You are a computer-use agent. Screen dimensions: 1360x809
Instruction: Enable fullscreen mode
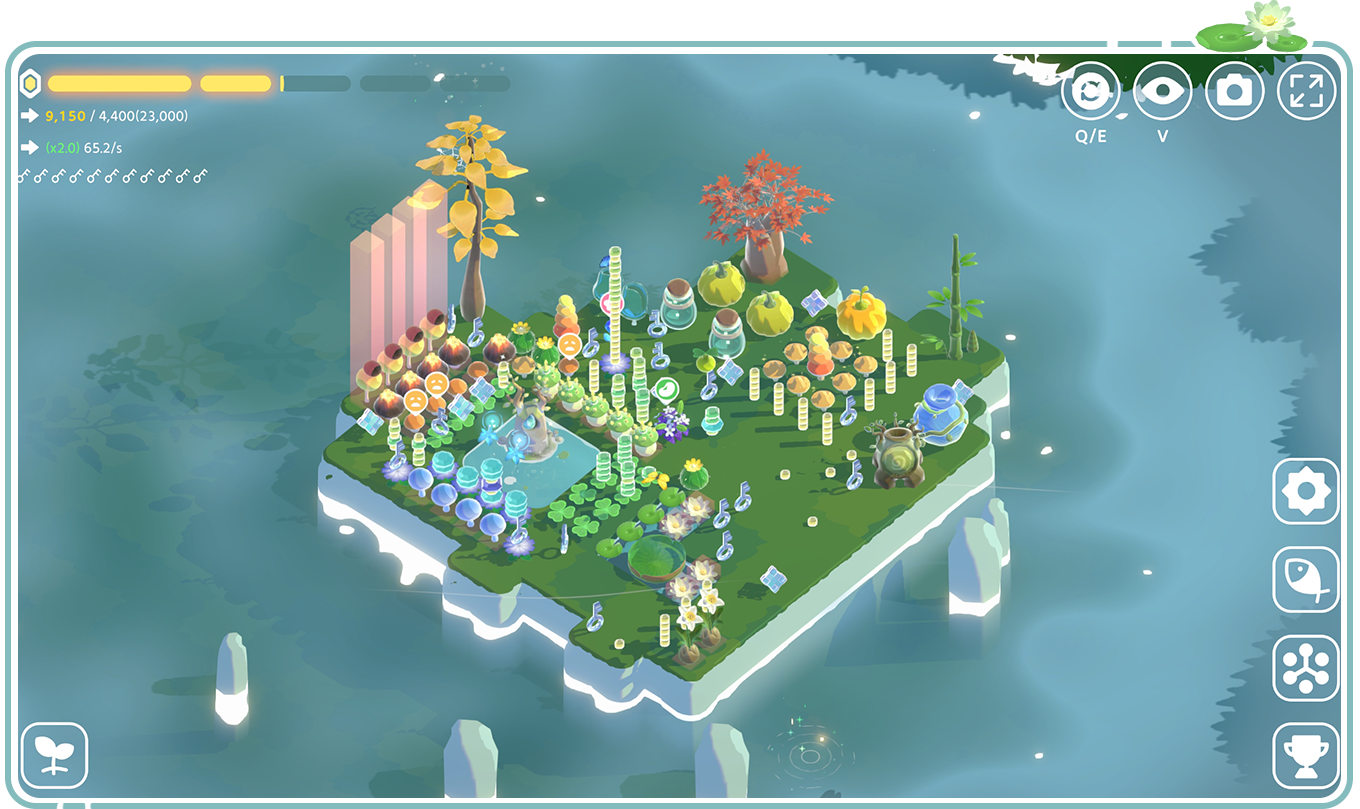(1306, 90)
